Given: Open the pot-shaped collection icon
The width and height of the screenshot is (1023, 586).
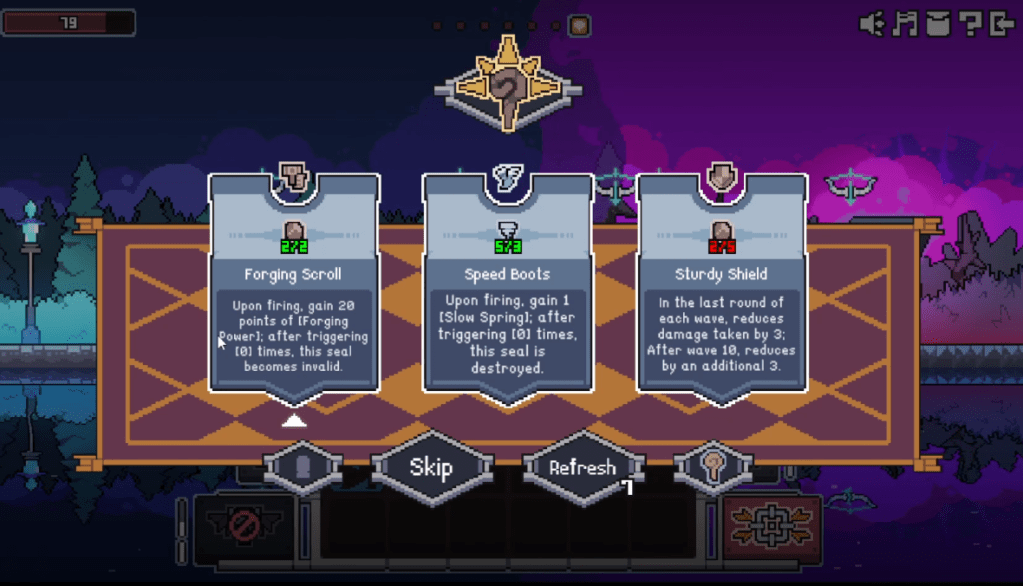Looking at the screenshot, I should (937, 24).
